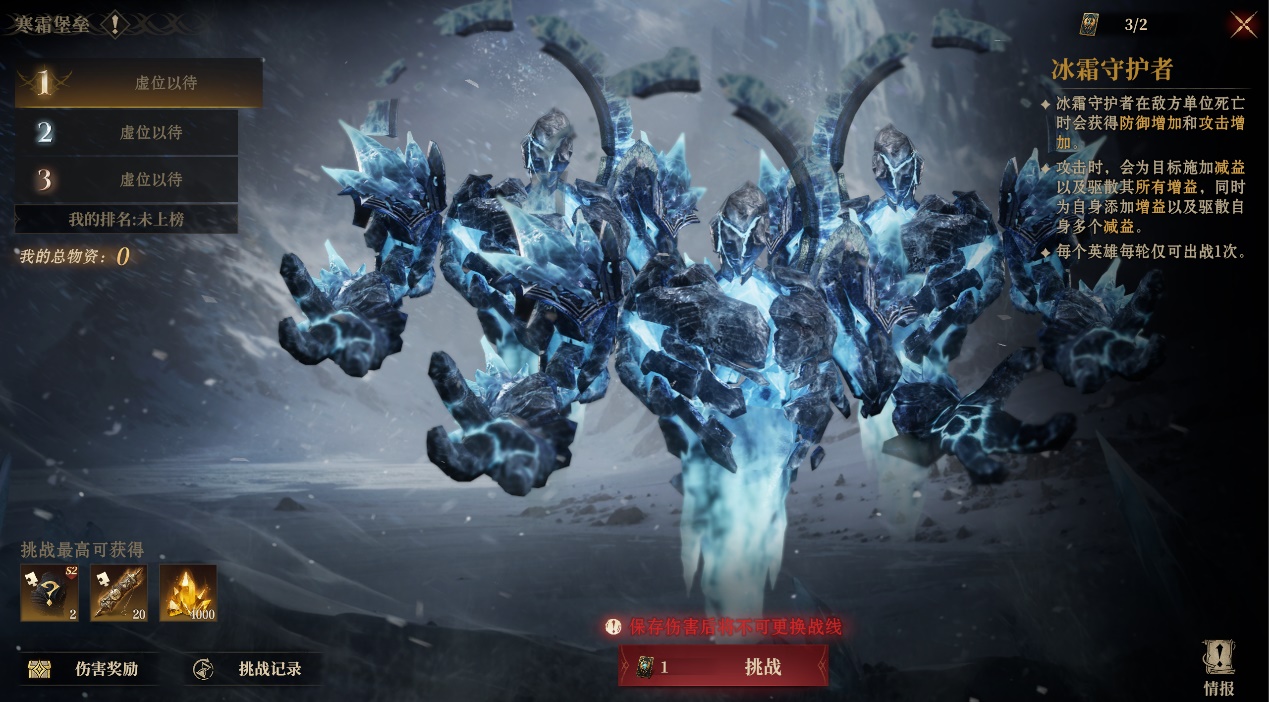View the 挑战记录 challenge records
Viewport: 1269px width, 702px height.
tap(255, 669)
